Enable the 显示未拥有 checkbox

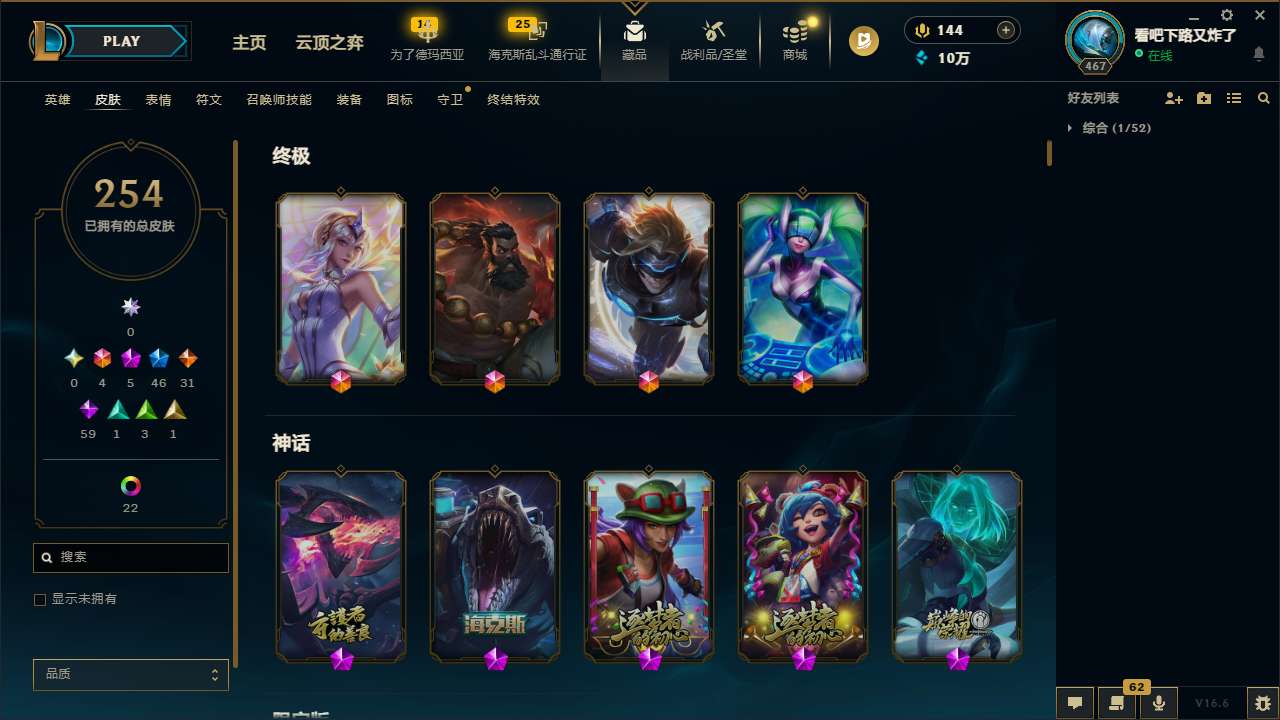click(40, 599)
